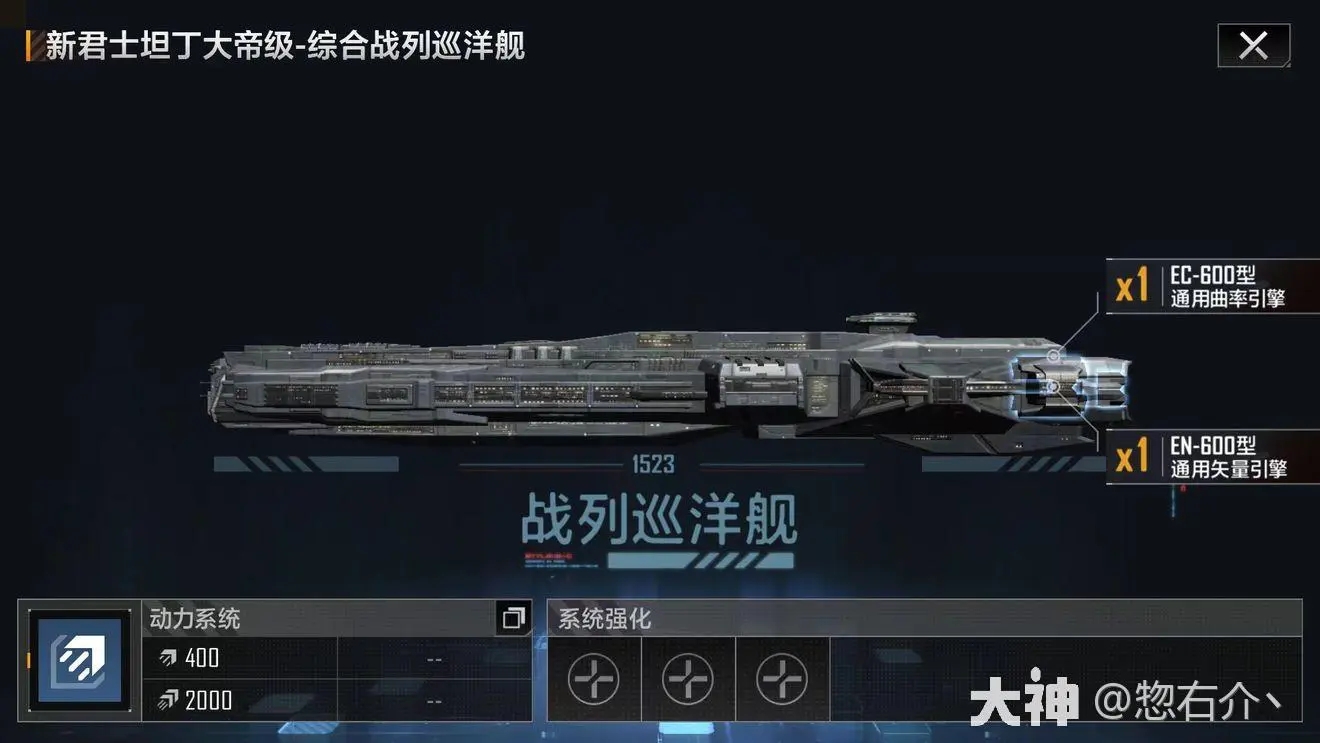Close the battlecruiser detail screen
The image size is (1320, 743).
point(1253,46)
